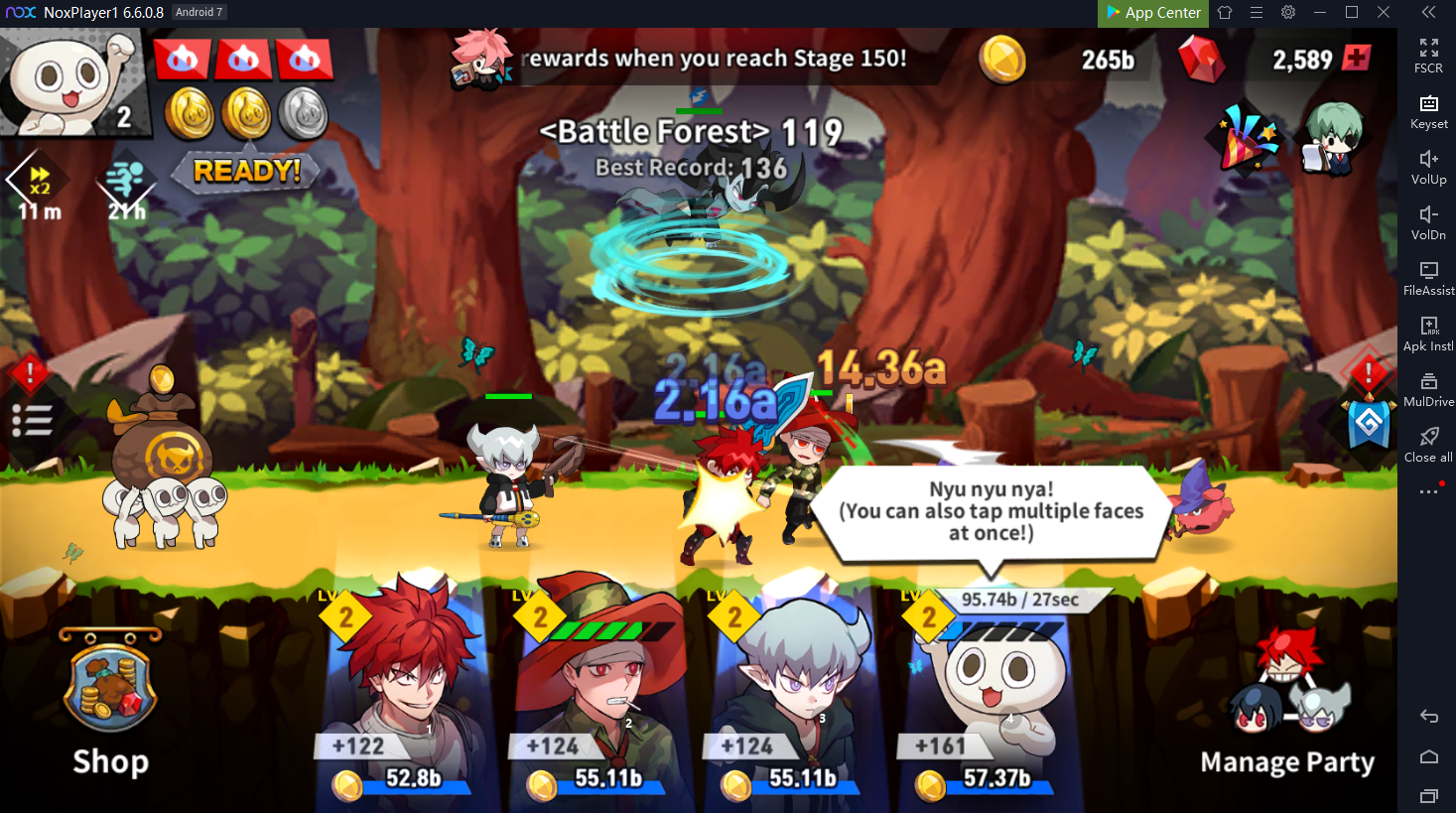Tap the white blob character card
This screenshot has height=813, width=1456.
click(x=993, y=685)
